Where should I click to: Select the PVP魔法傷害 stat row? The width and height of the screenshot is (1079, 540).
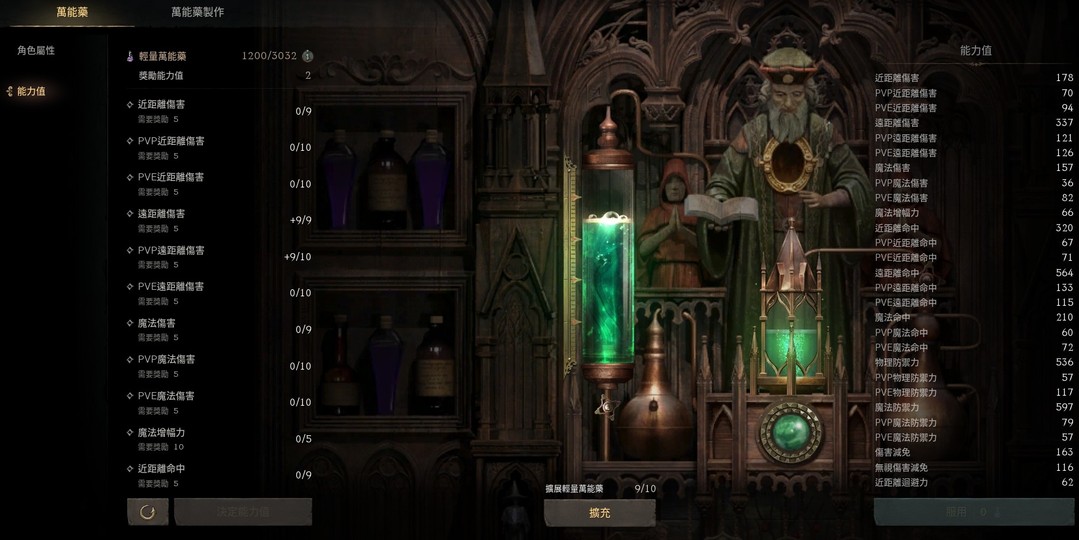point(219,366)
